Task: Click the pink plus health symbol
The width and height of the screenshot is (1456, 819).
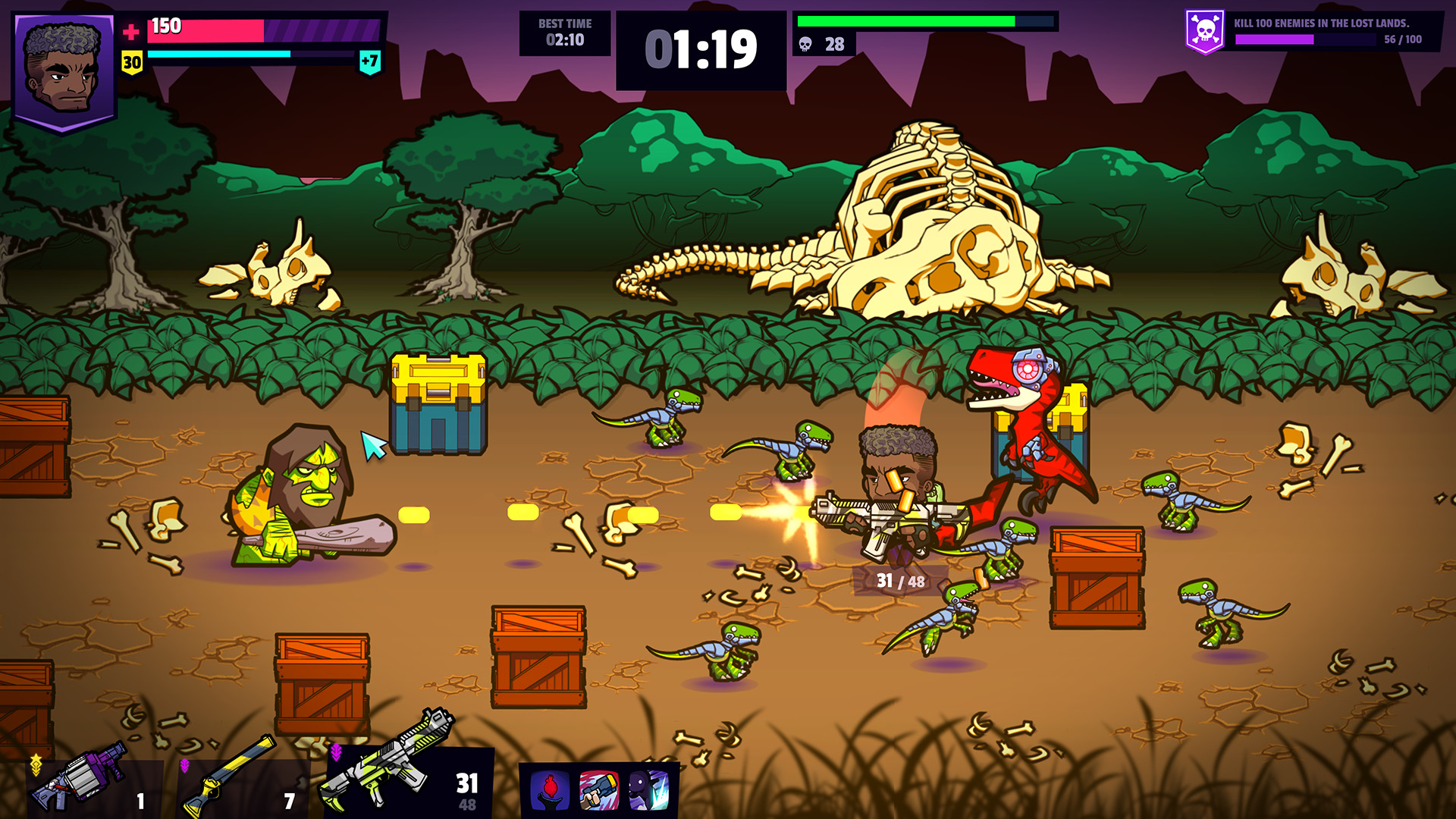Action: pyautogui.click(x=133, y=31)
